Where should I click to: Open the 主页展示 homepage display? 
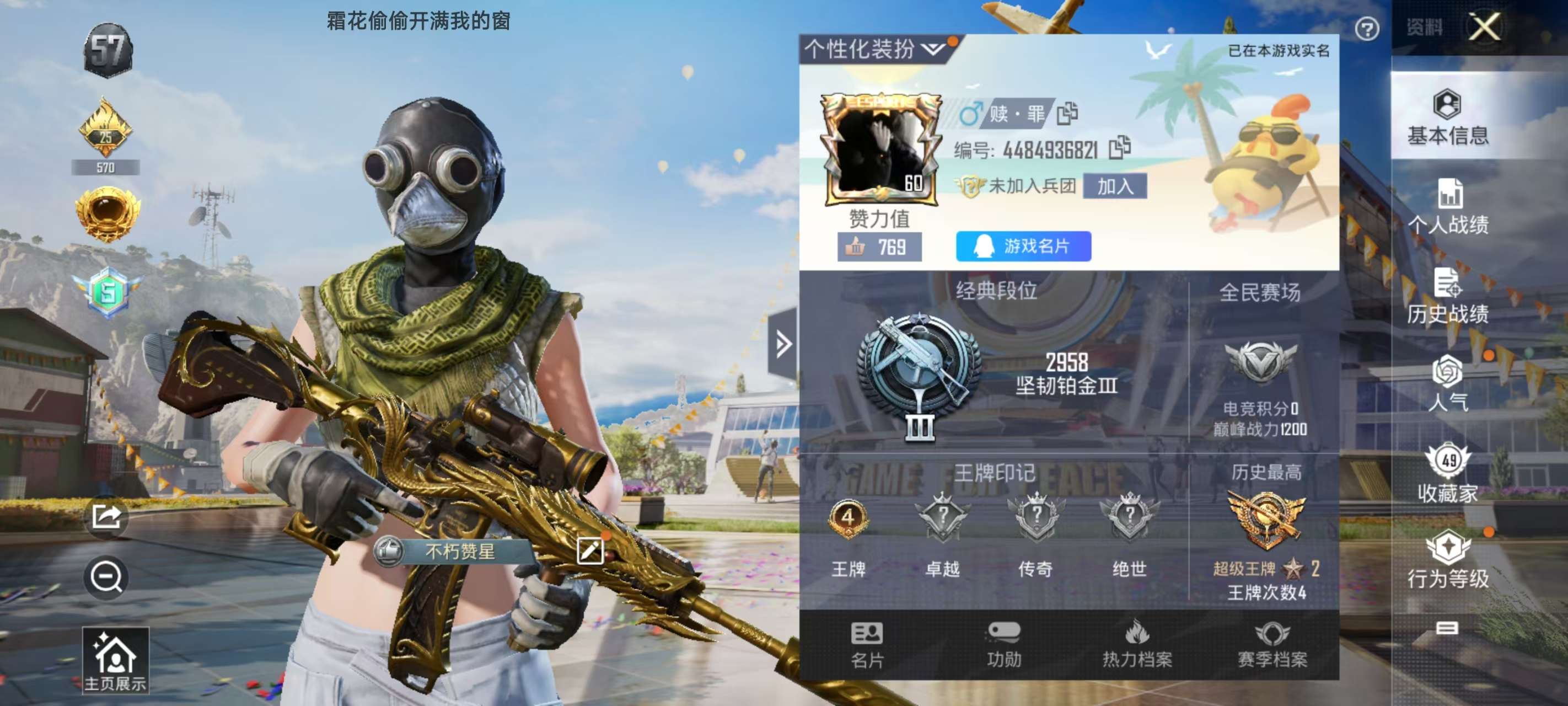(115, 661)
